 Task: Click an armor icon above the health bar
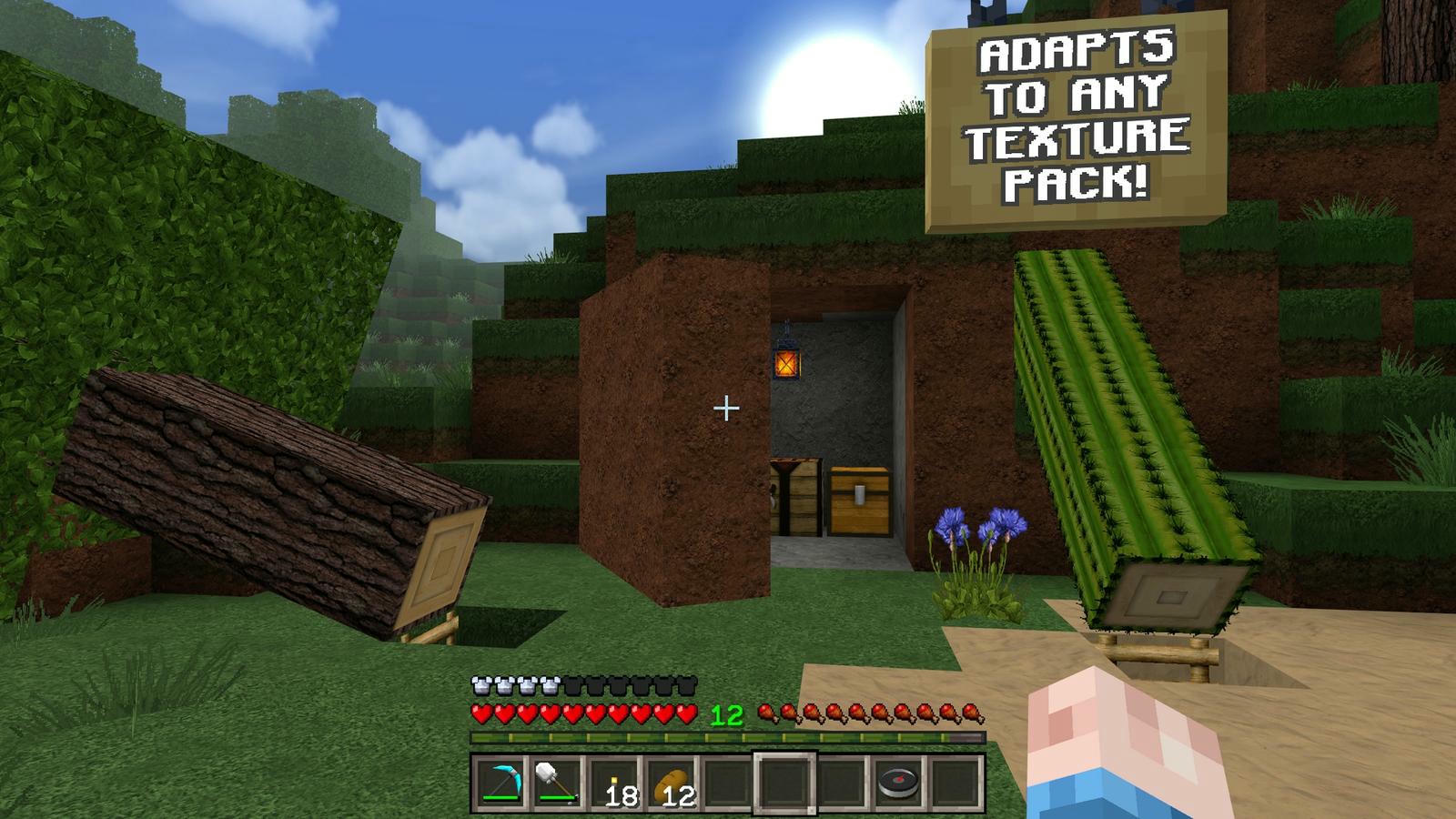click(x=482, y=684)
